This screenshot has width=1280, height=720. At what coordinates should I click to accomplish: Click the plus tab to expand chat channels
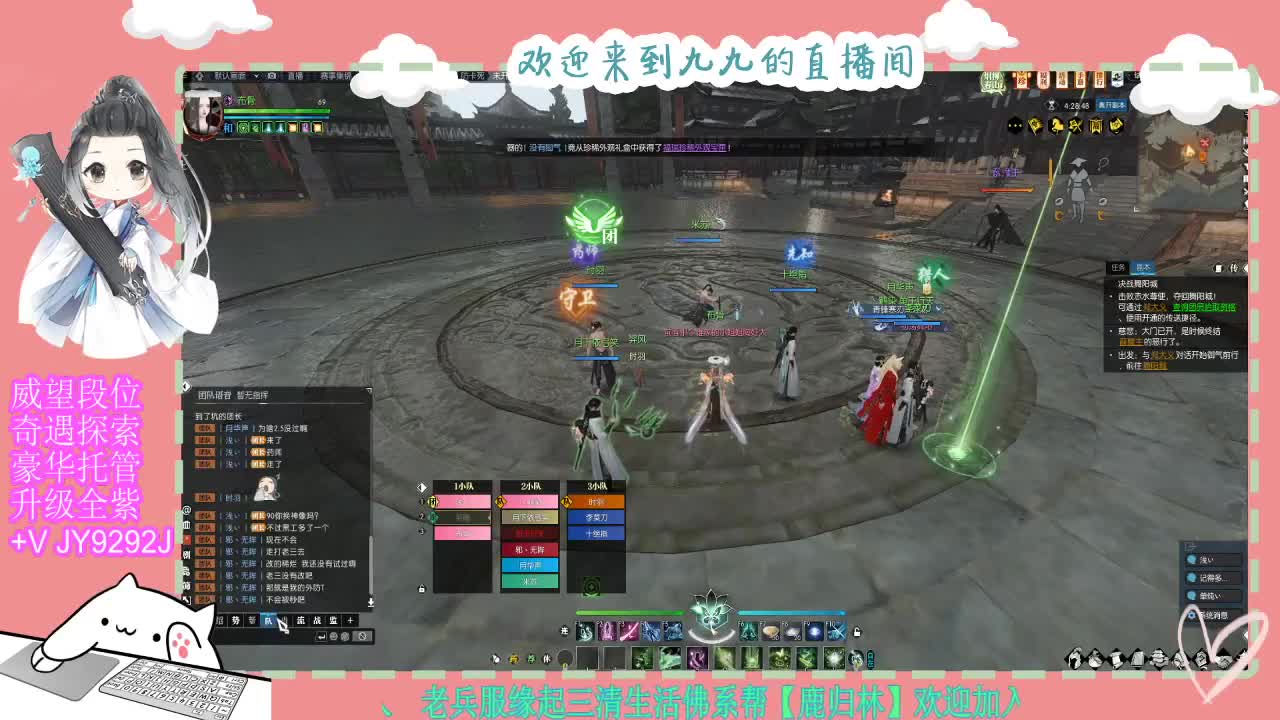(x=350, y=620)
